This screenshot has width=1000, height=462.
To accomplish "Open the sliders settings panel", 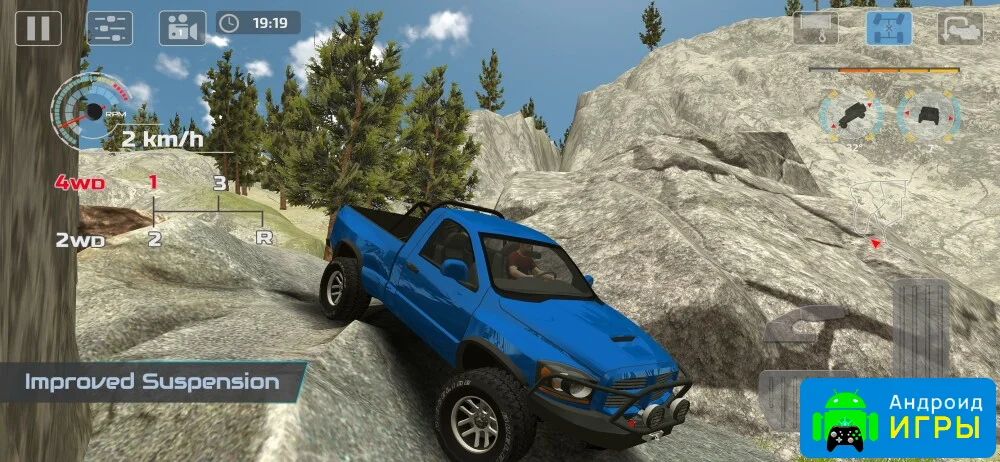I will point(110,27).
